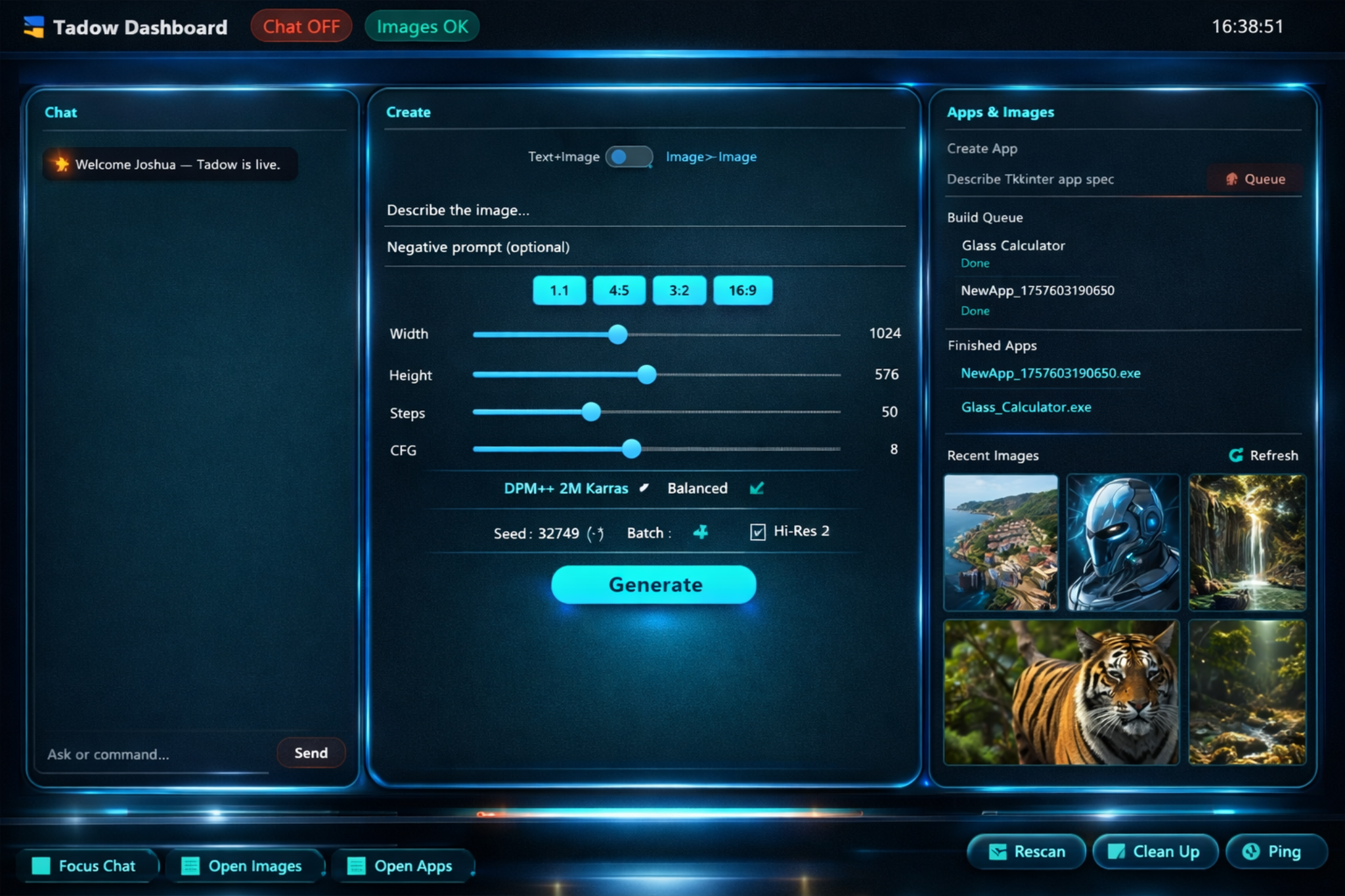The height and width of the screenshot is (896, 1345).
Task: Click the Tadow logo in the top-left corner
Action: coord(34,25)
